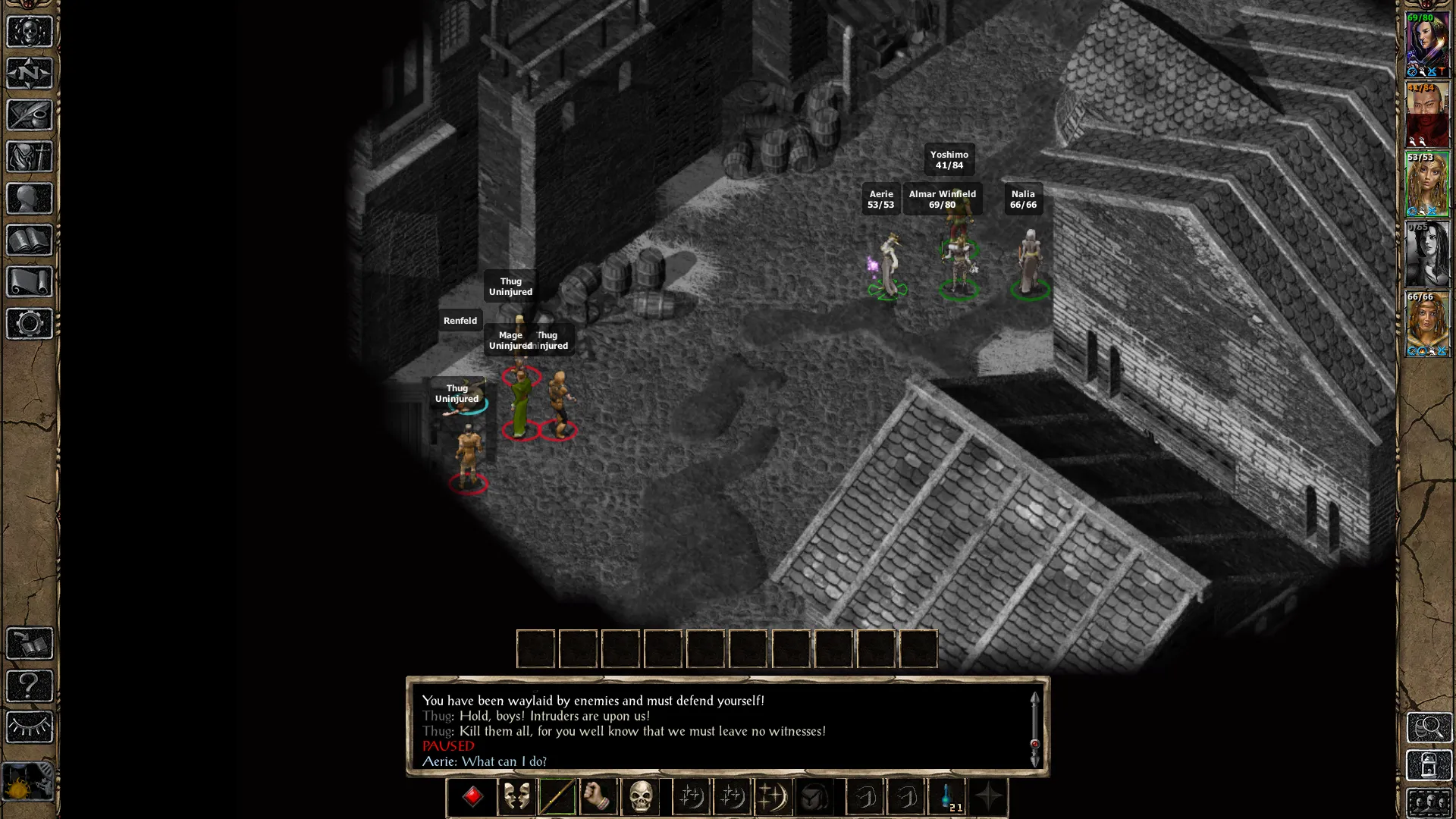The height and width of the screenshot is (819, 1456).
Task: Select the quarterstaff weapon slot
Action: 557,796
